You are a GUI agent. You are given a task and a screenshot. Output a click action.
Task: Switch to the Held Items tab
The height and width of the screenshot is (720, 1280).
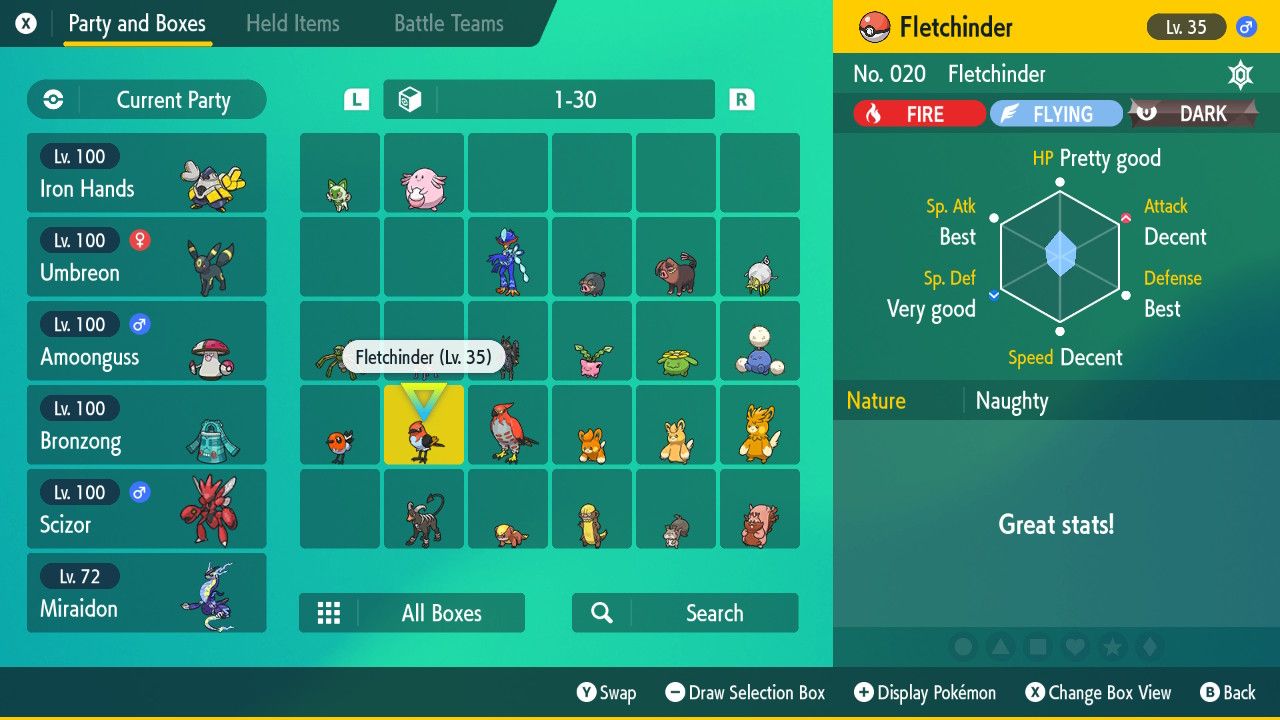click(x=292, y=24)
